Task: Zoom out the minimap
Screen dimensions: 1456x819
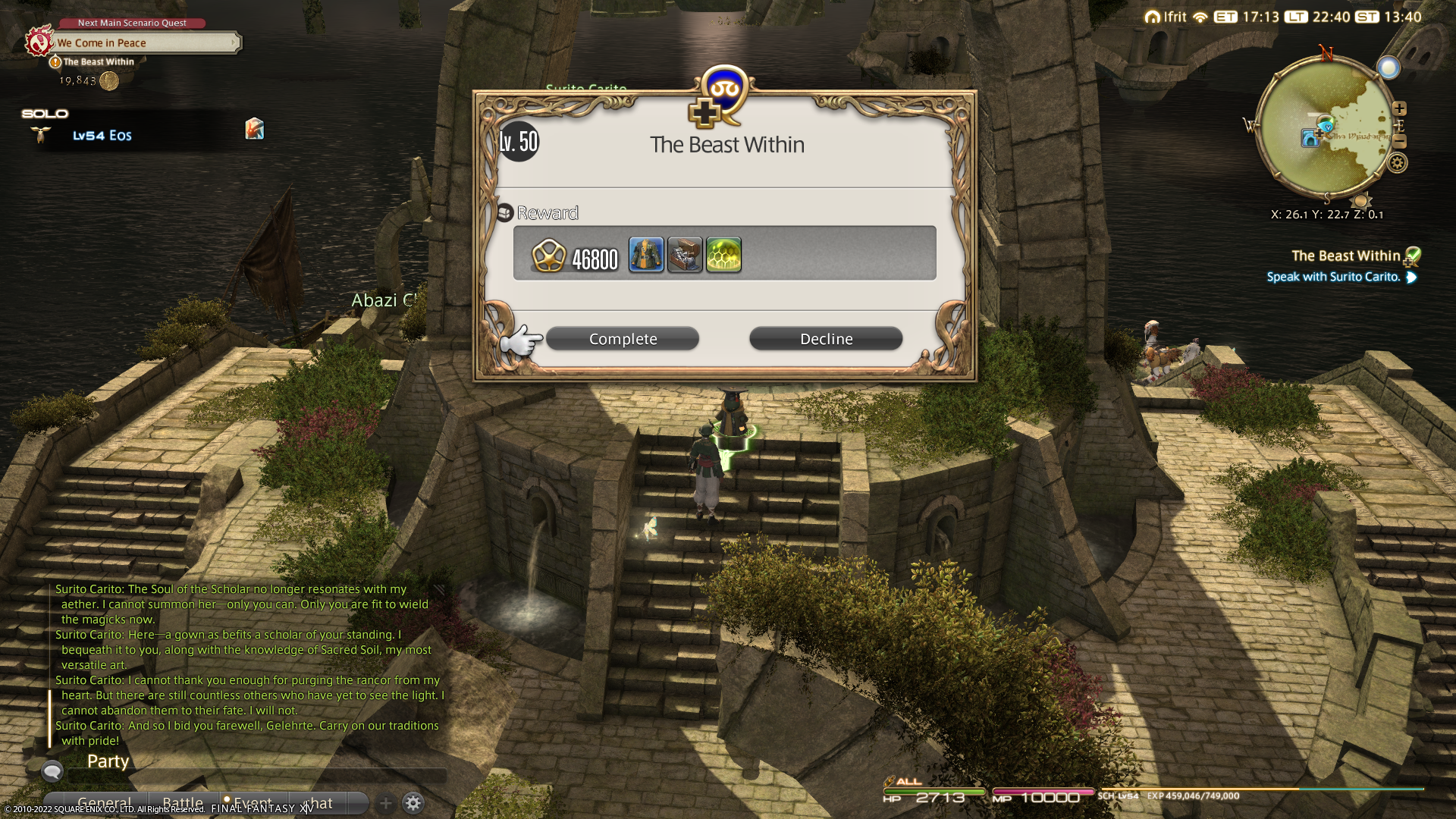Action: (x=1400, y=142)
